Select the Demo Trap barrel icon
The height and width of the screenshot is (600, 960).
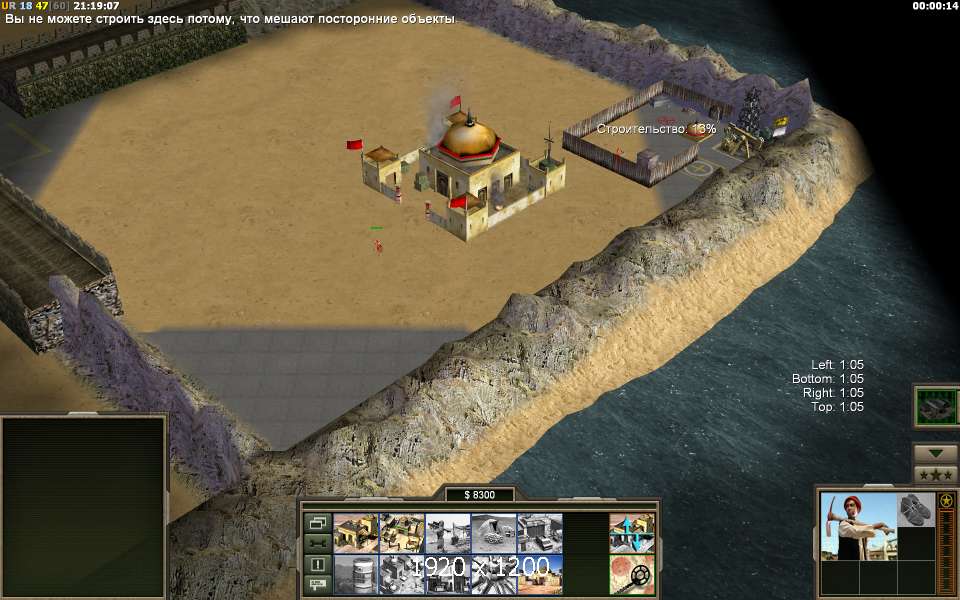(x=355, y=575)
